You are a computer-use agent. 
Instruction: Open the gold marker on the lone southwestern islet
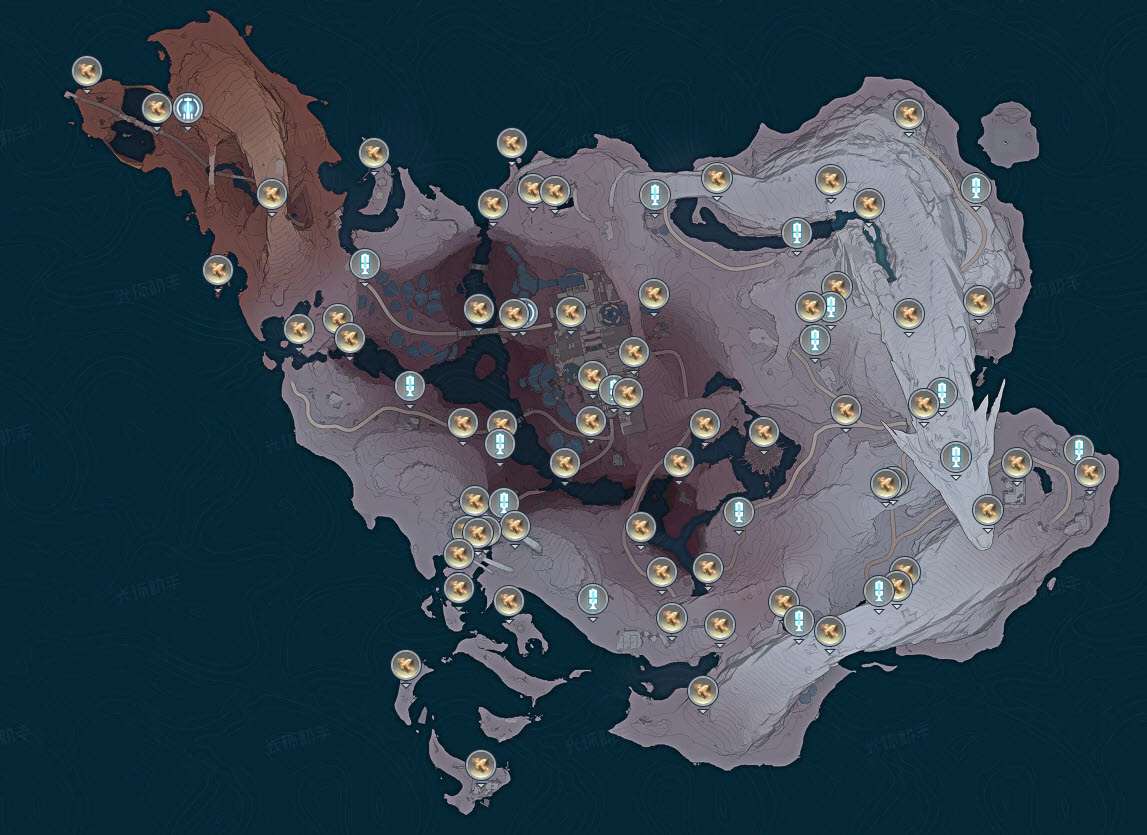[x=405, y=664]
